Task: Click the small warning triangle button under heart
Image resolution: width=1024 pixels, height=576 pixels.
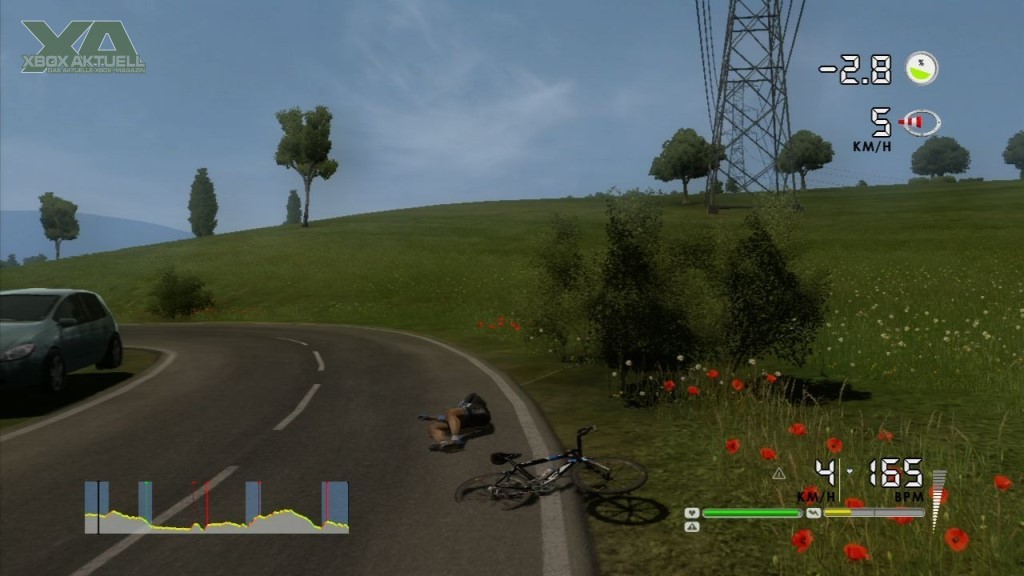Action: 692,526
